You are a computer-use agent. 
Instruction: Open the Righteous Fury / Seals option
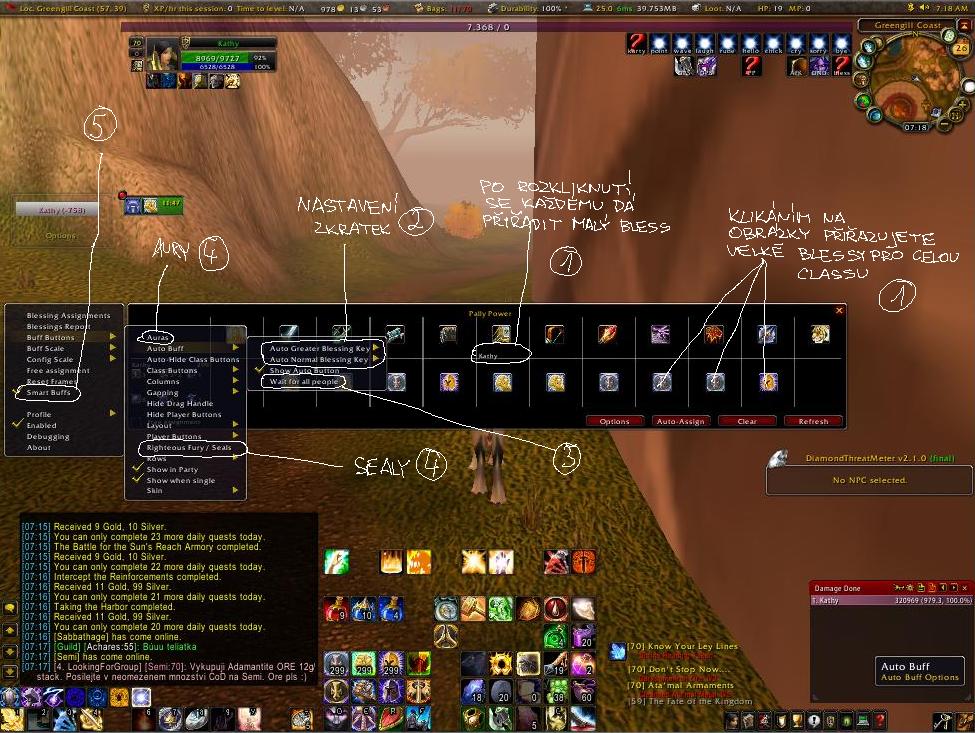point(189,447)
